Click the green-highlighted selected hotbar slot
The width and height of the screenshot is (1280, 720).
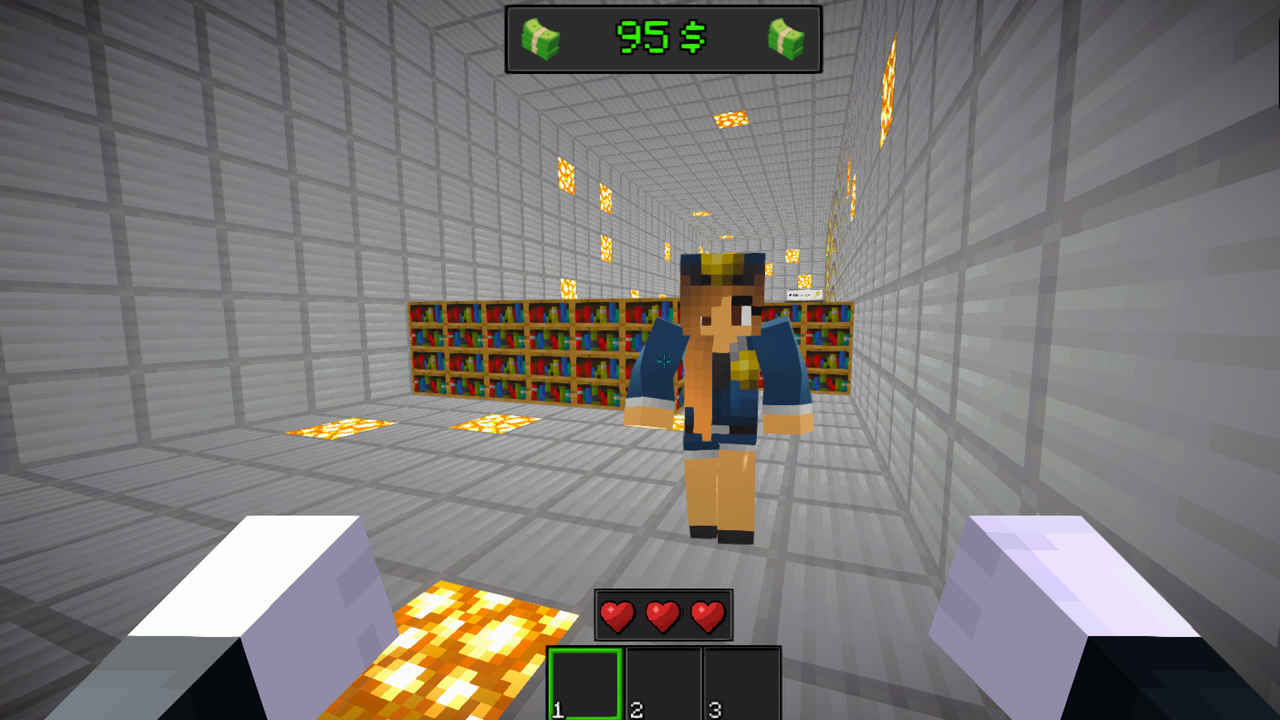click(586, 681)
